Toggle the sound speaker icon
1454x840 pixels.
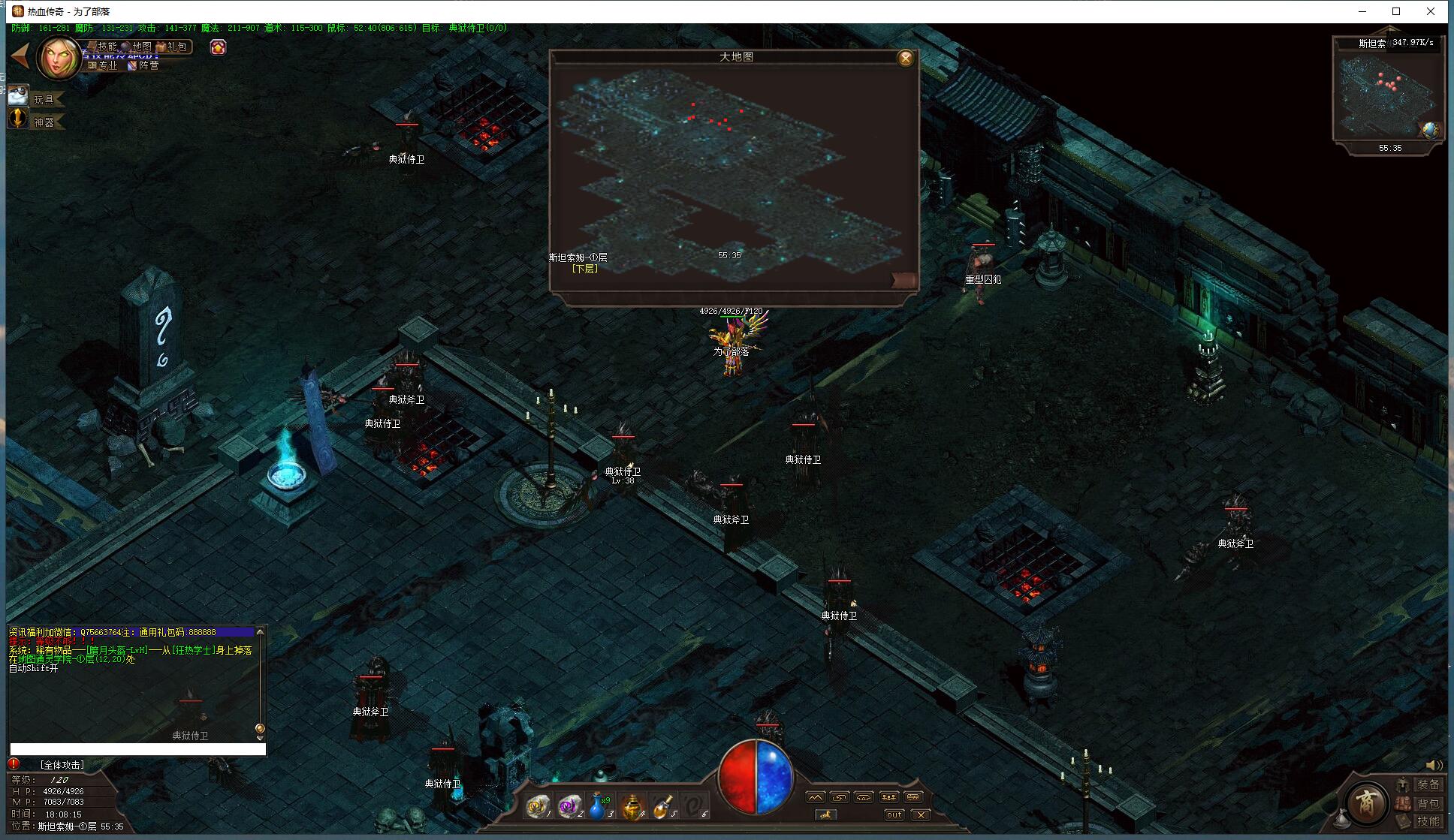point(1433,765)
